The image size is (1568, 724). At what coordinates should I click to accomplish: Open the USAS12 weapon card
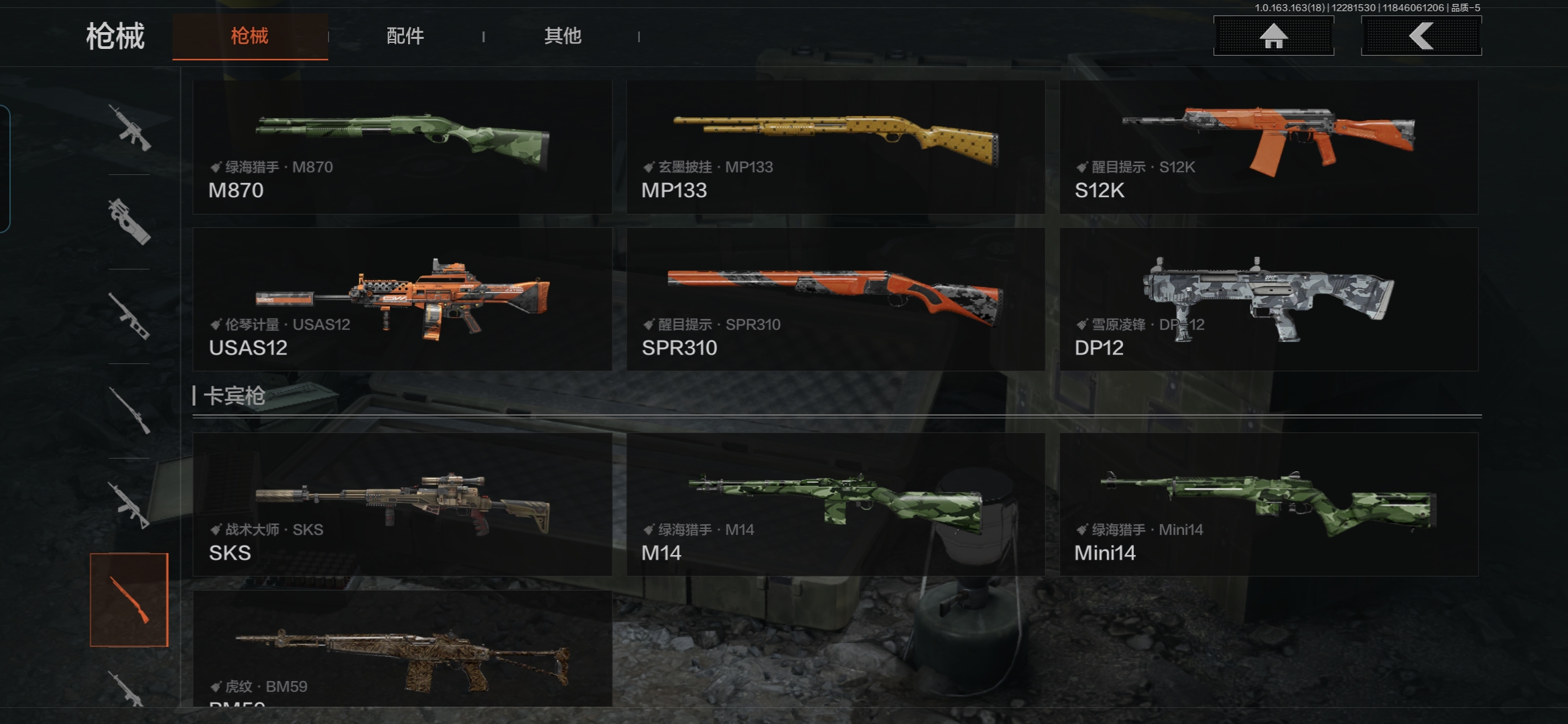click(402, 299)
